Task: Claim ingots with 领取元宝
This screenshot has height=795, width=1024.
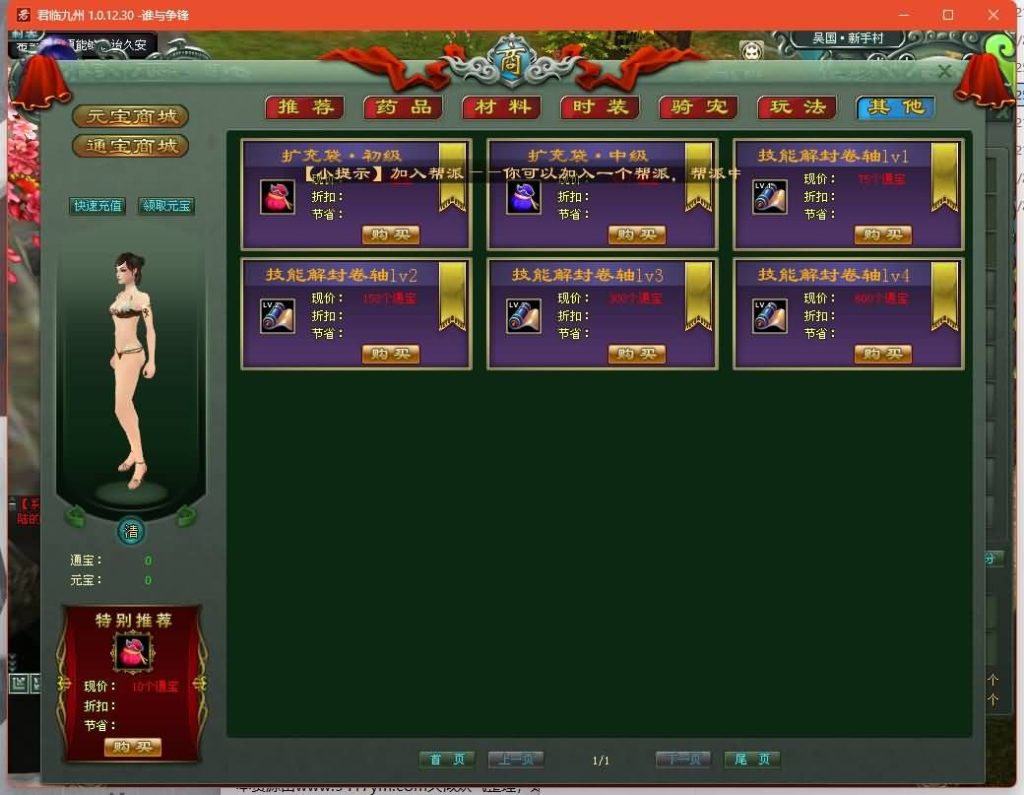Action: (166, 206)
